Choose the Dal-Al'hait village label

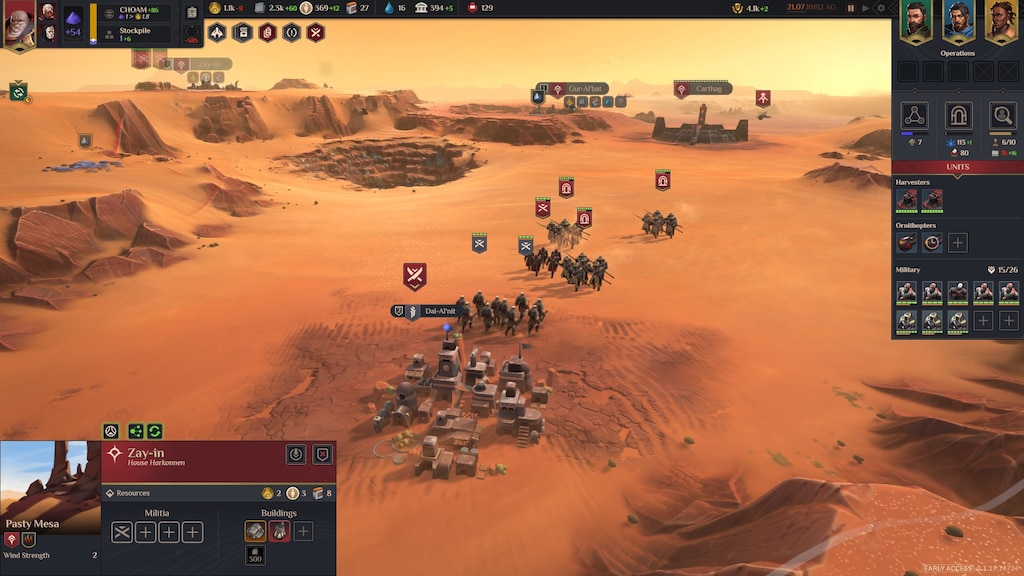click(439, 311)
